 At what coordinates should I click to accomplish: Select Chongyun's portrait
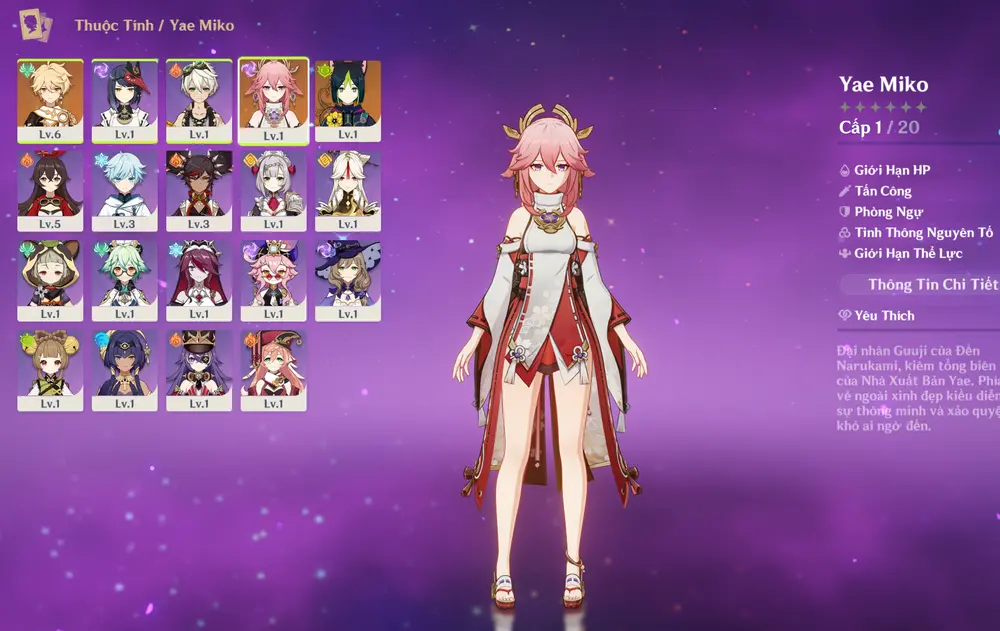pos(125,187)
